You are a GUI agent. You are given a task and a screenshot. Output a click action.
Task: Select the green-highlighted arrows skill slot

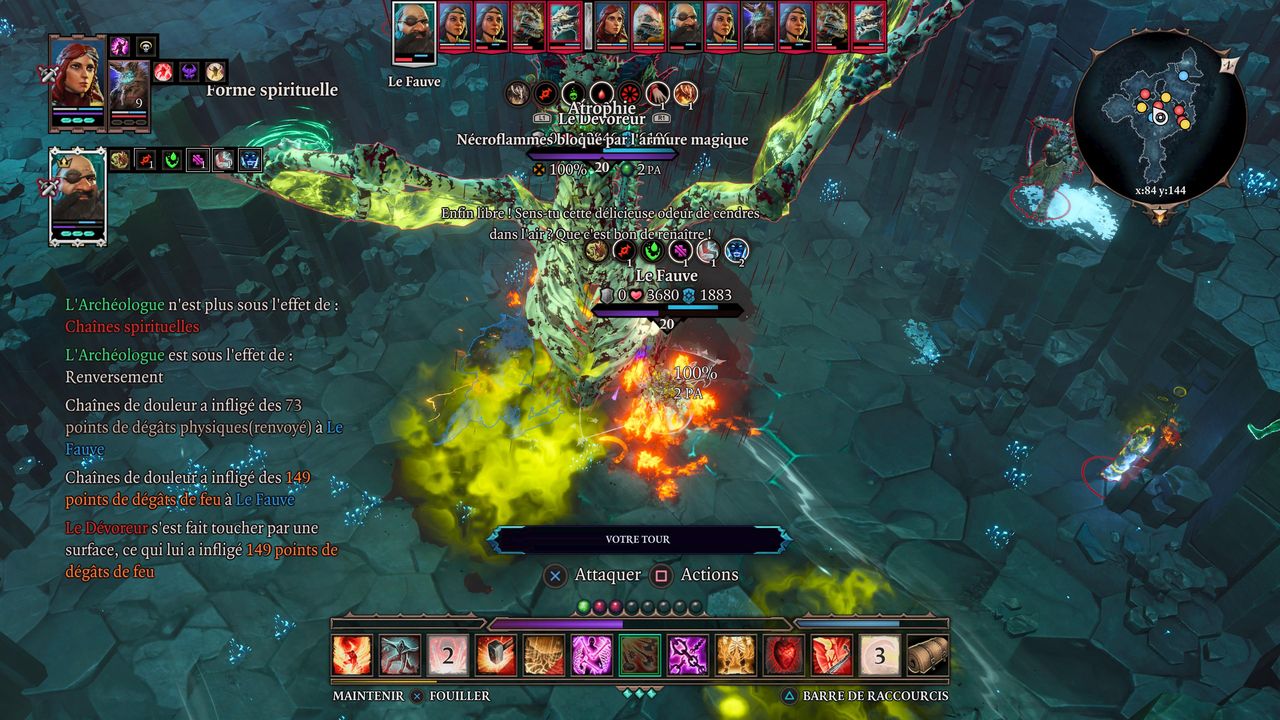click(x=639, y=656)
